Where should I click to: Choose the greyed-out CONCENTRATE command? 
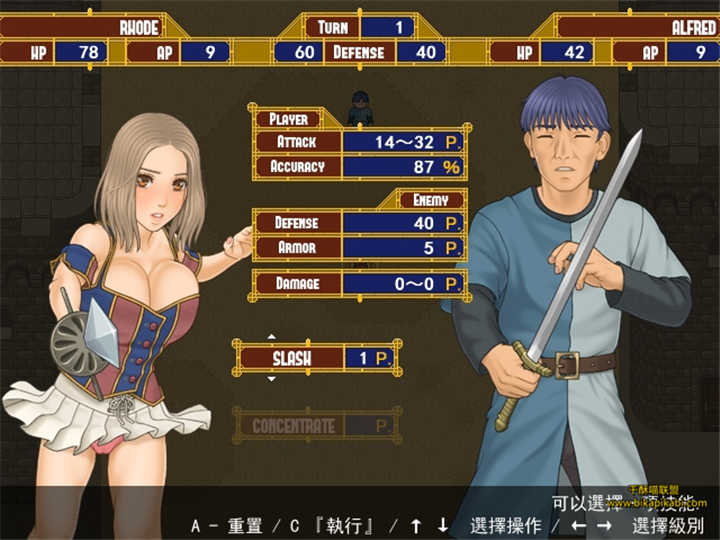(x=293, y=426)
